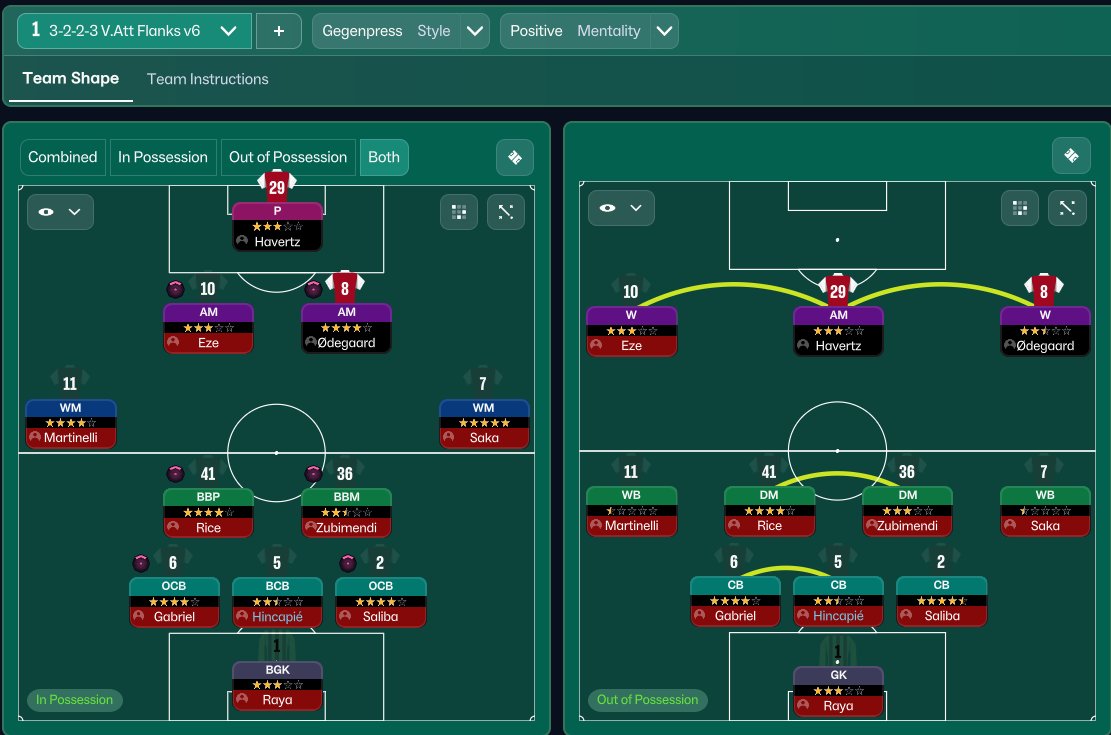This screenshot has height=735, width=1111.
Task: Show the Combined formation view
Action: (63, 157)
